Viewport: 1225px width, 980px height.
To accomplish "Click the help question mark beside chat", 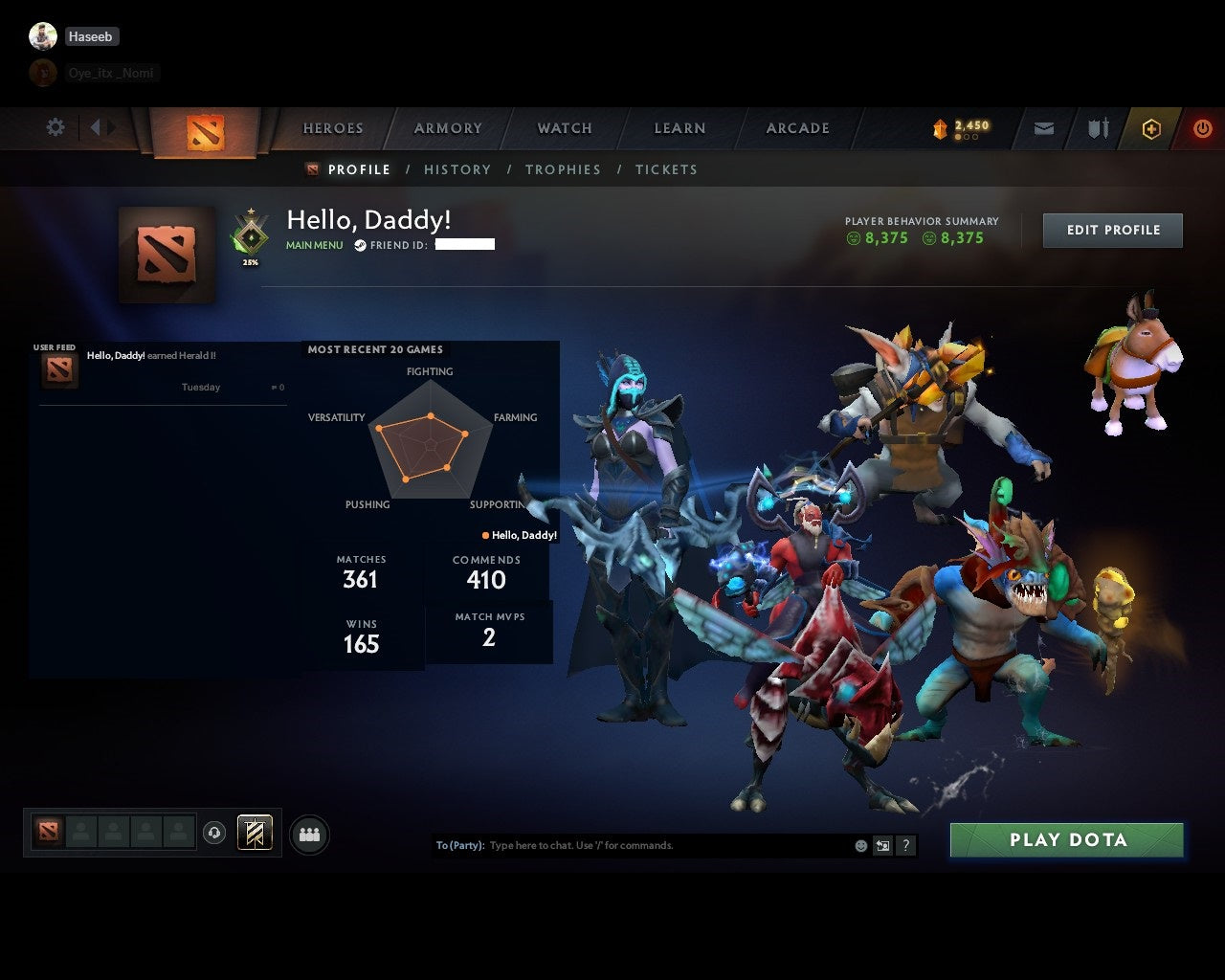I will tap(904, 846).
